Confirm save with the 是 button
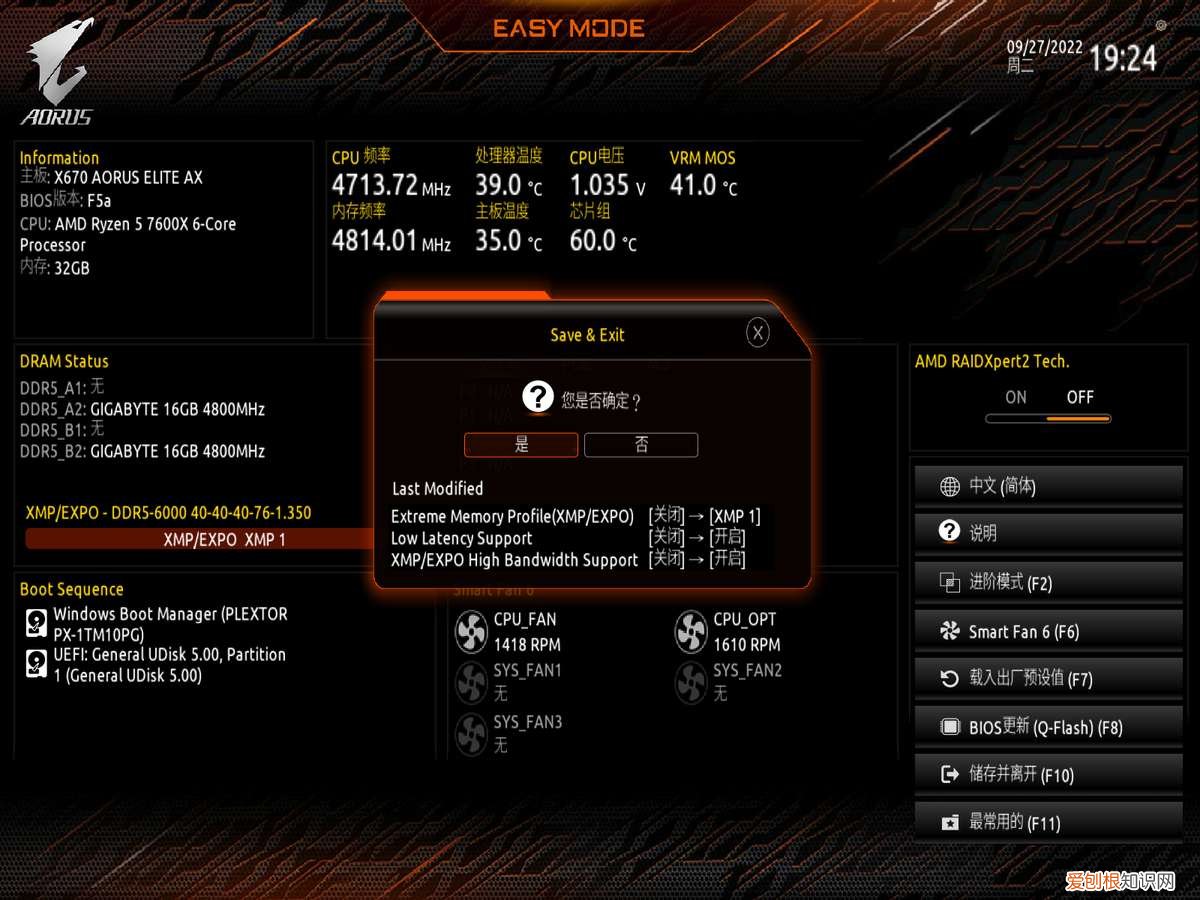 521,445
